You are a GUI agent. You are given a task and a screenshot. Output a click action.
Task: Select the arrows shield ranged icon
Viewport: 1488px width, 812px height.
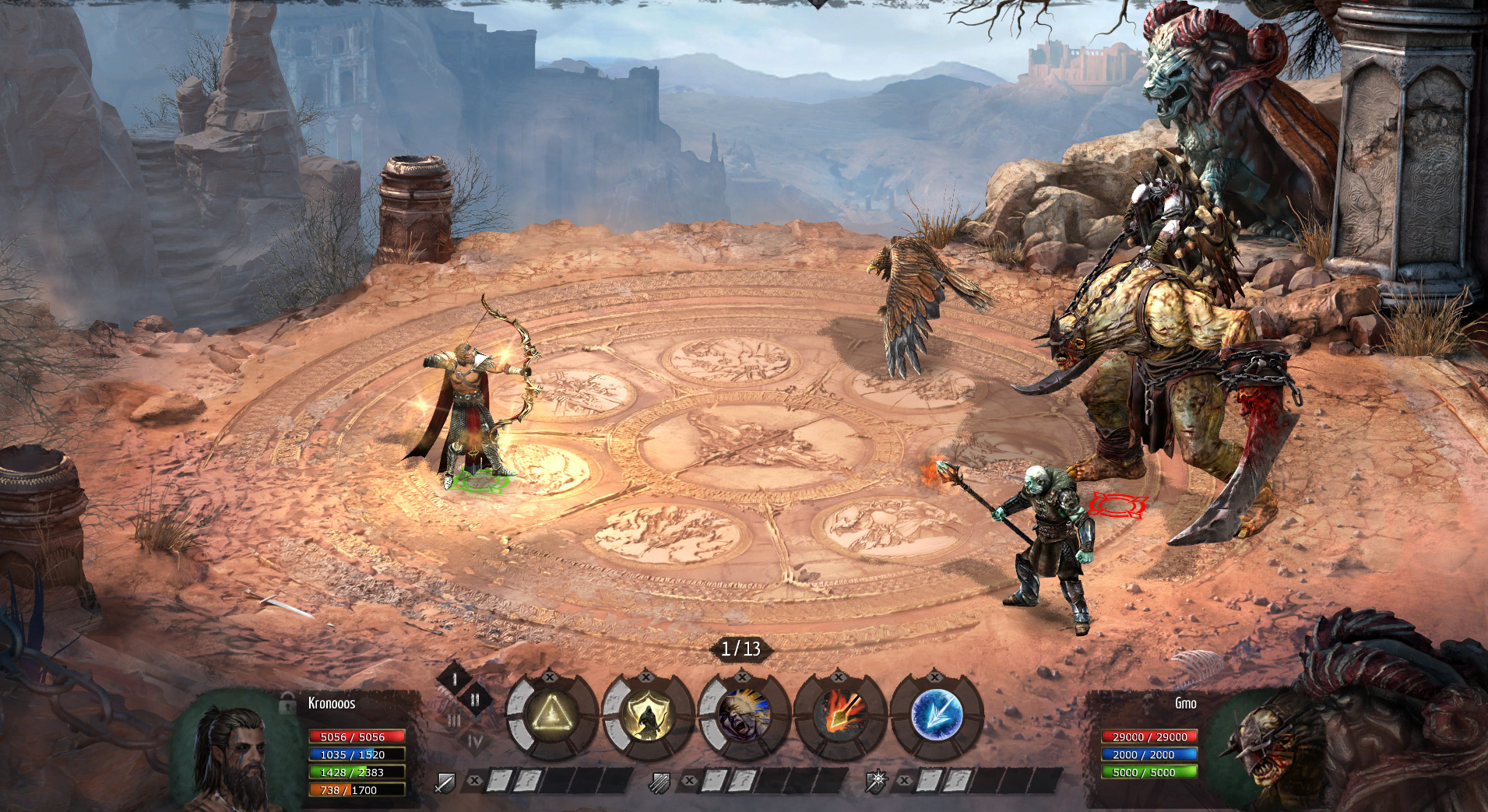pyautogui.click(x=660, y=782)
